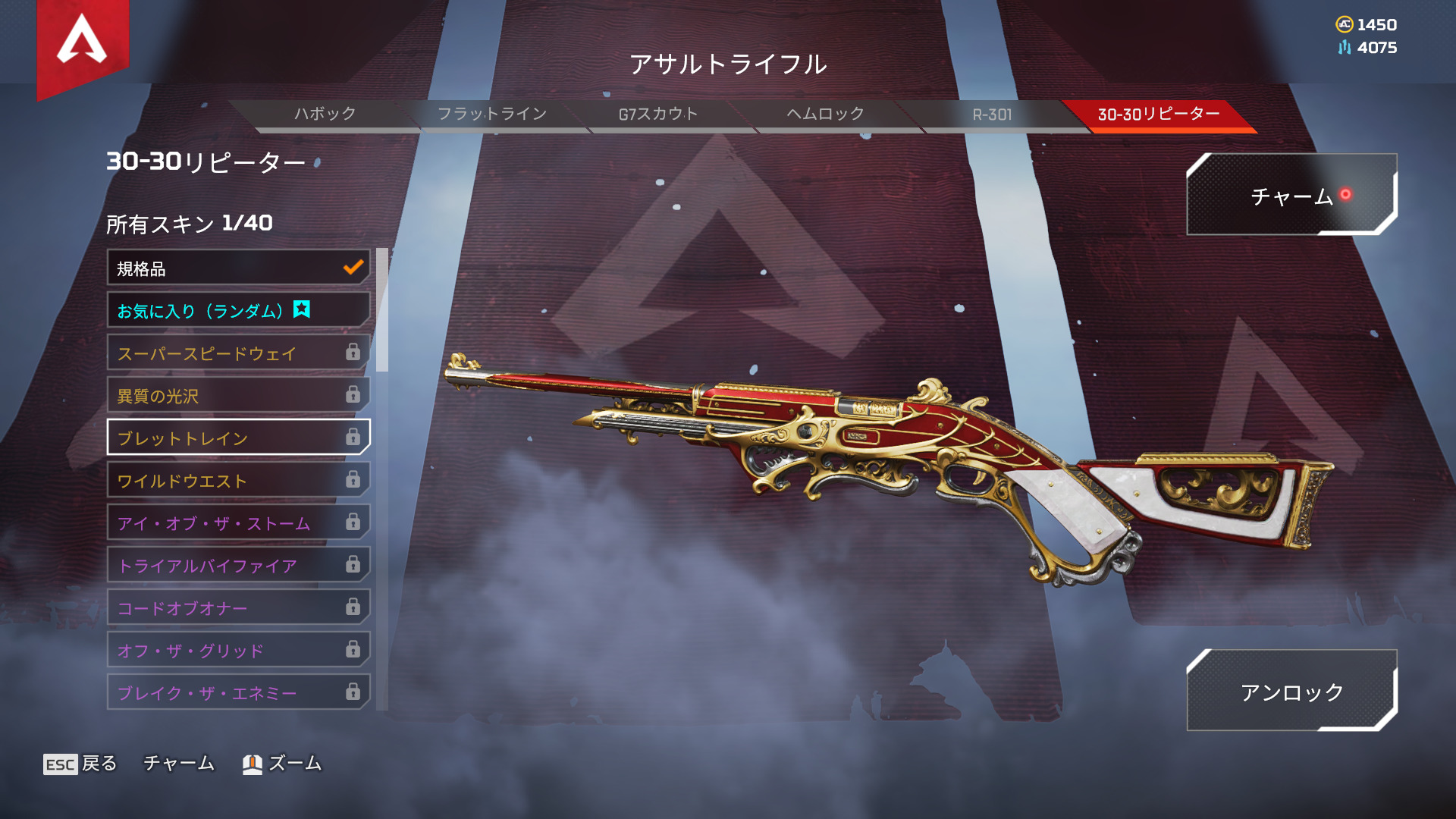Select the トライアルバイファイア skin
Screen dimensions: 1456x819
238,566
